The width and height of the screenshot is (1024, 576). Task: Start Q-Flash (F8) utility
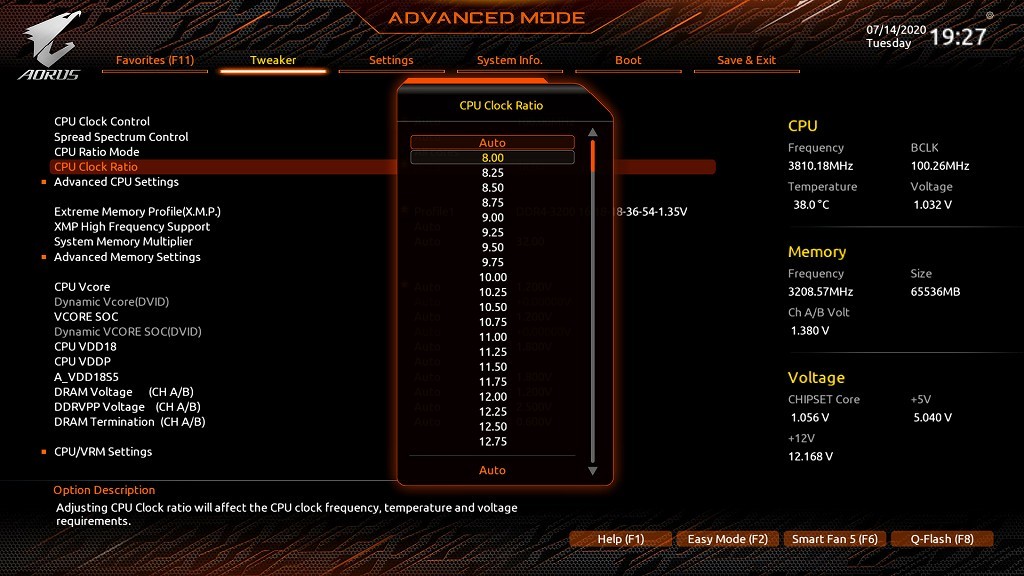pyautogui.click(x=941, y=539)
